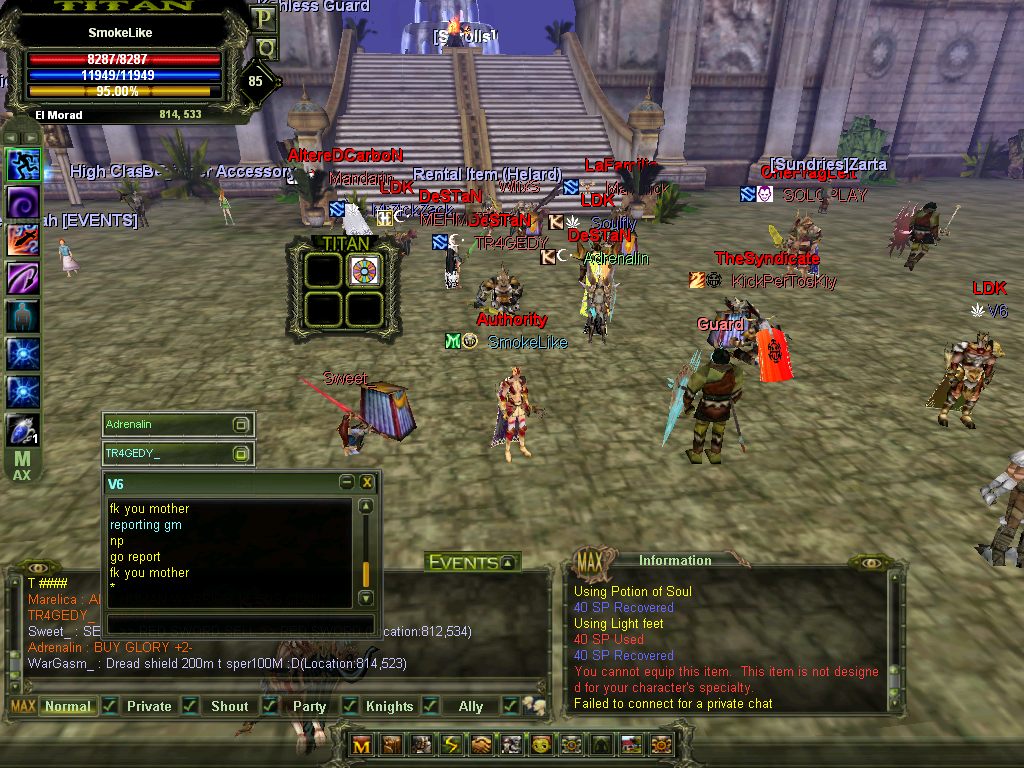
Task: Switch to Party chat channel
Action: click(309, 706)
